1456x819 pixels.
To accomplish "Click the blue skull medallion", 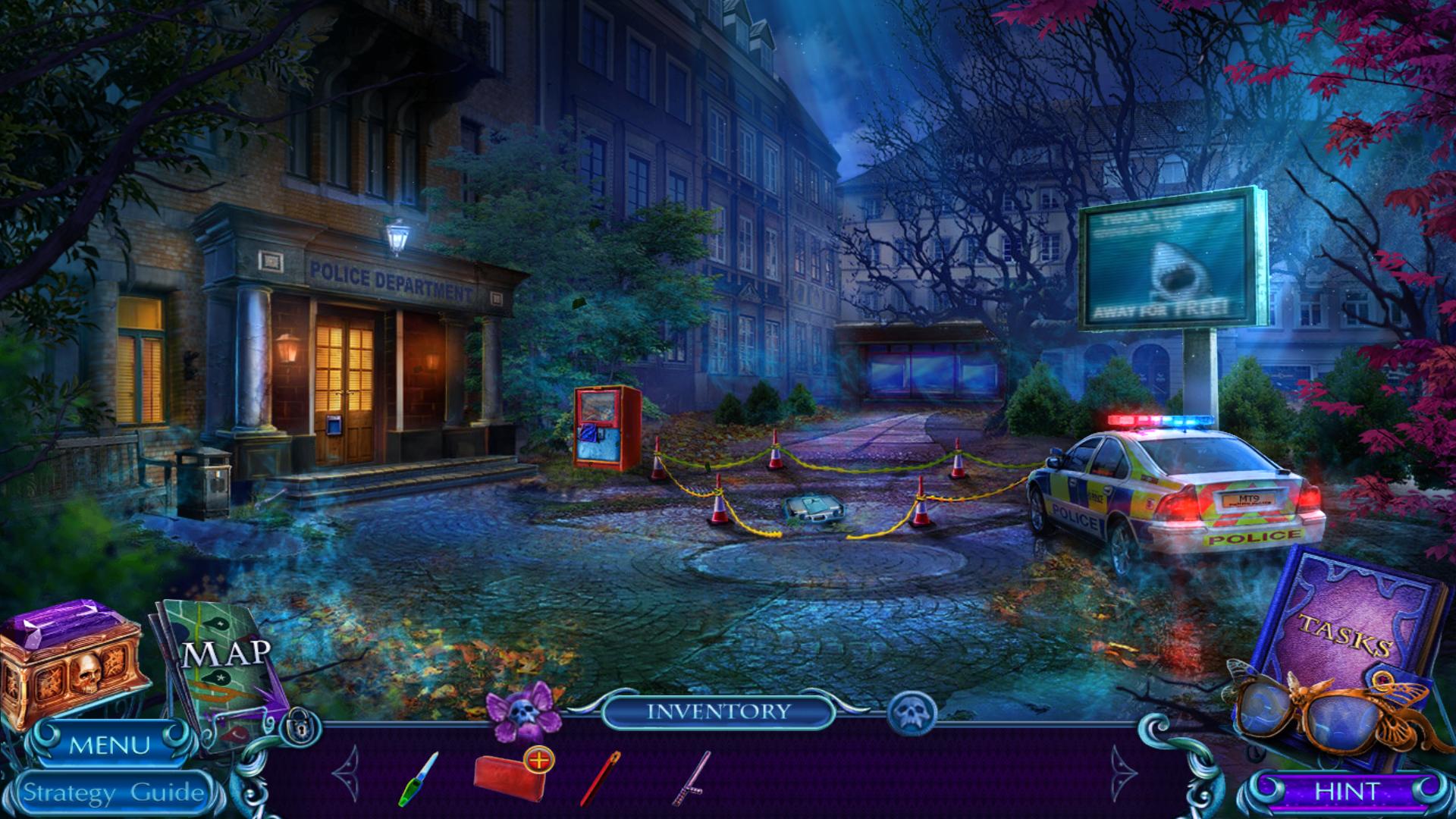I will point(912,713).
